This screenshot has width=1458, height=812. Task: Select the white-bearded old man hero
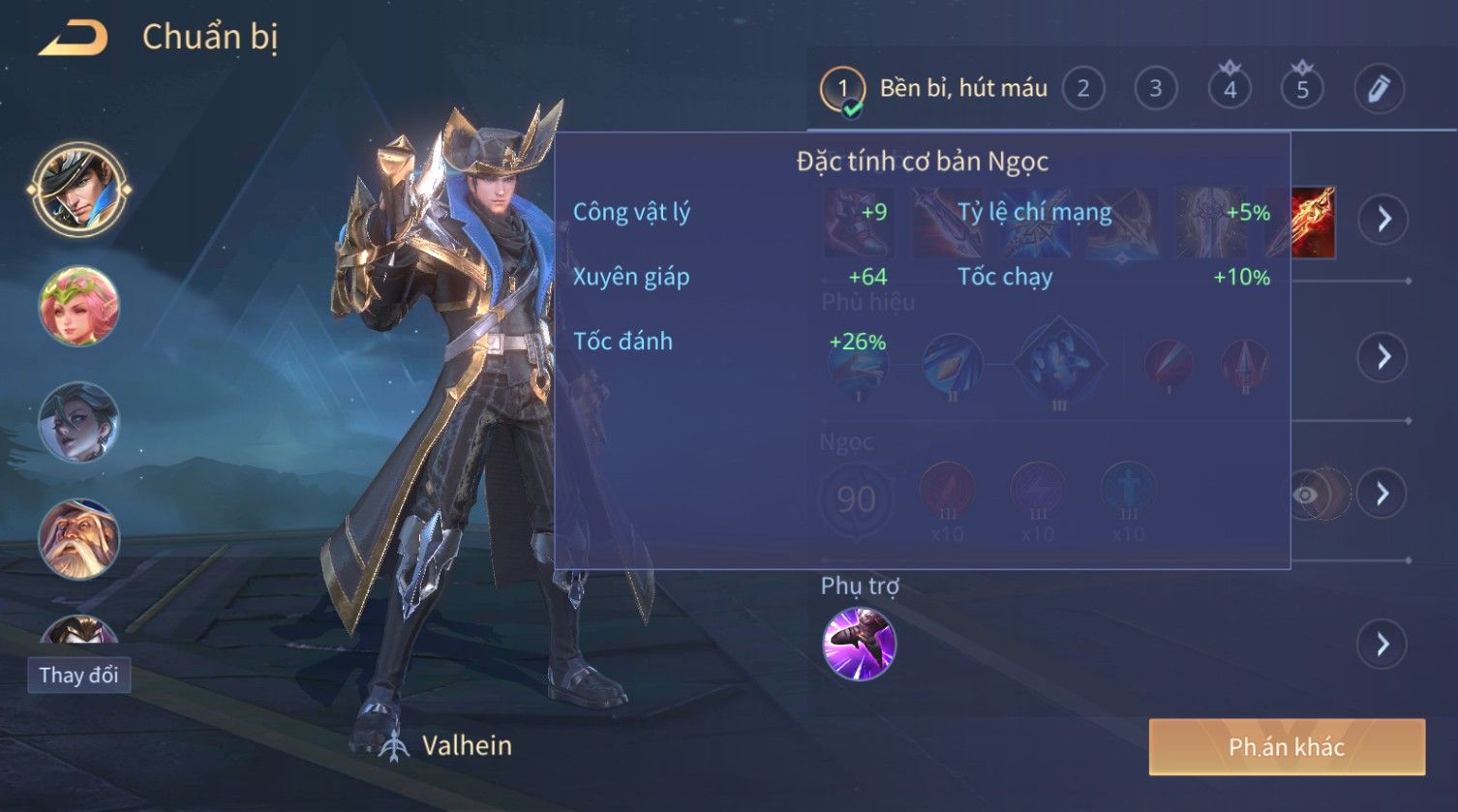tap(78, 539)
